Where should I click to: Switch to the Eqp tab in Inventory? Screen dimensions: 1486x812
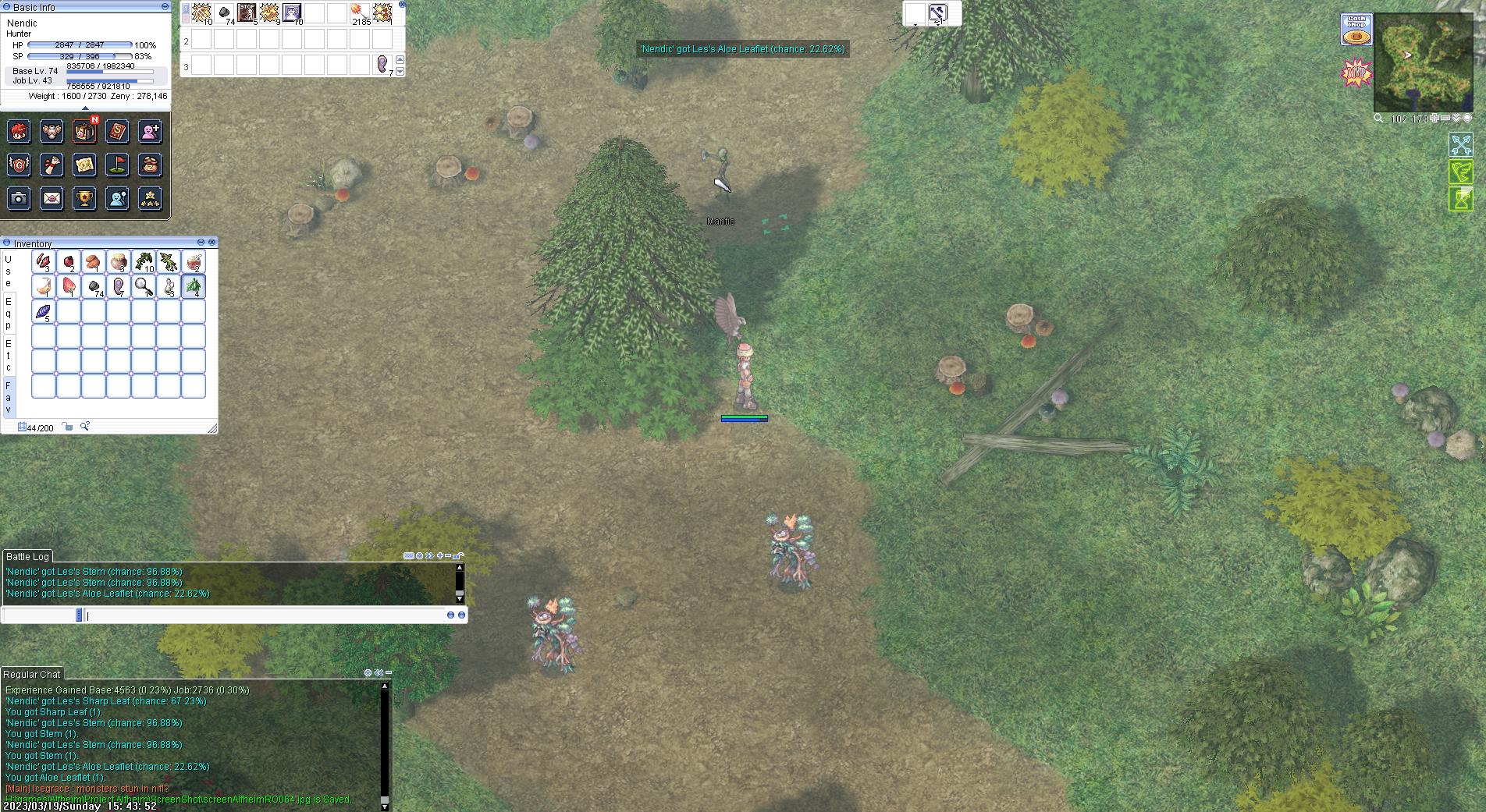point(9,312)
